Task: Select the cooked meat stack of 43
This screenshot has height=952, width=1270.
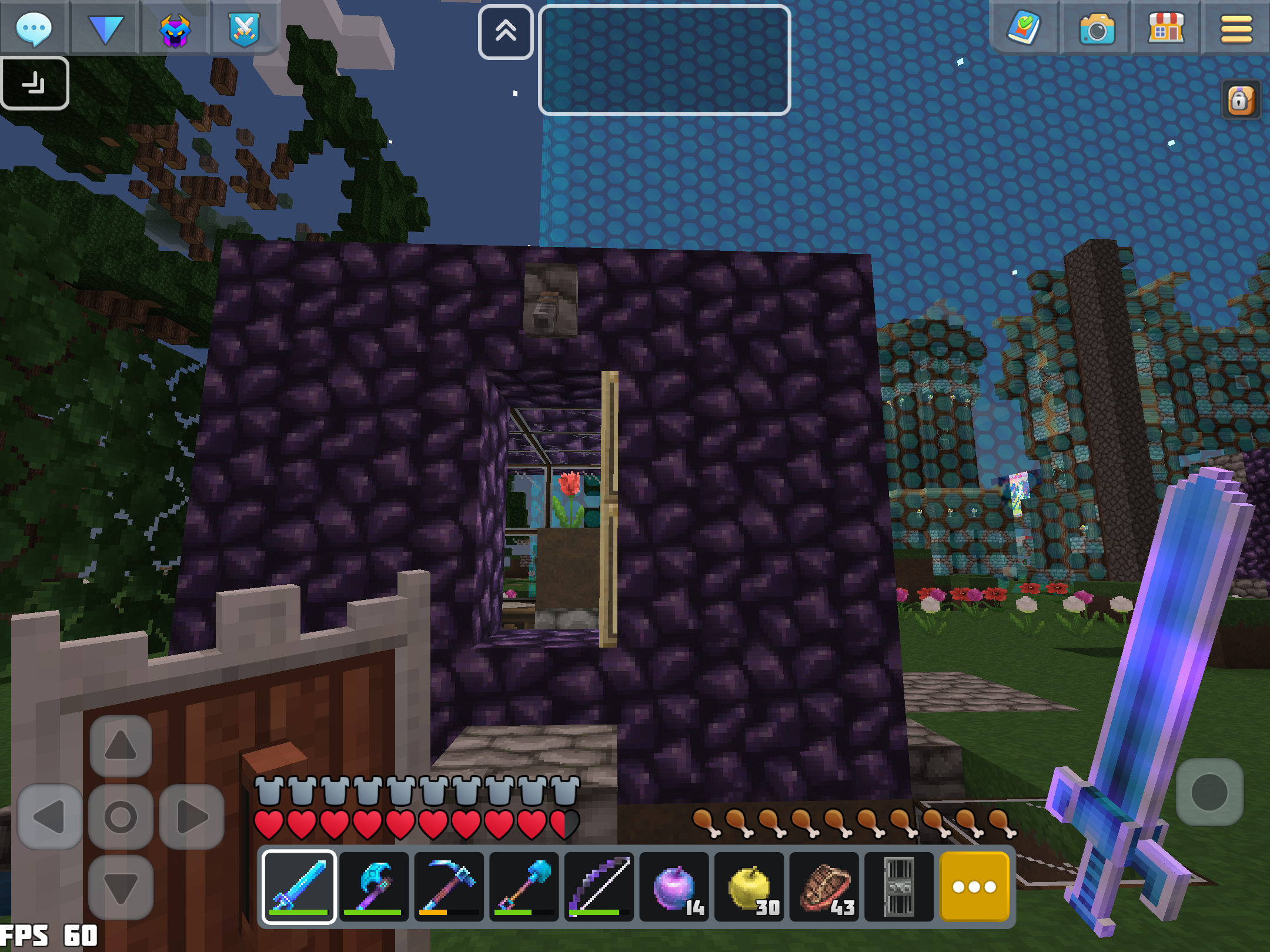Action: pyautogui.click(x=824, y=886)
